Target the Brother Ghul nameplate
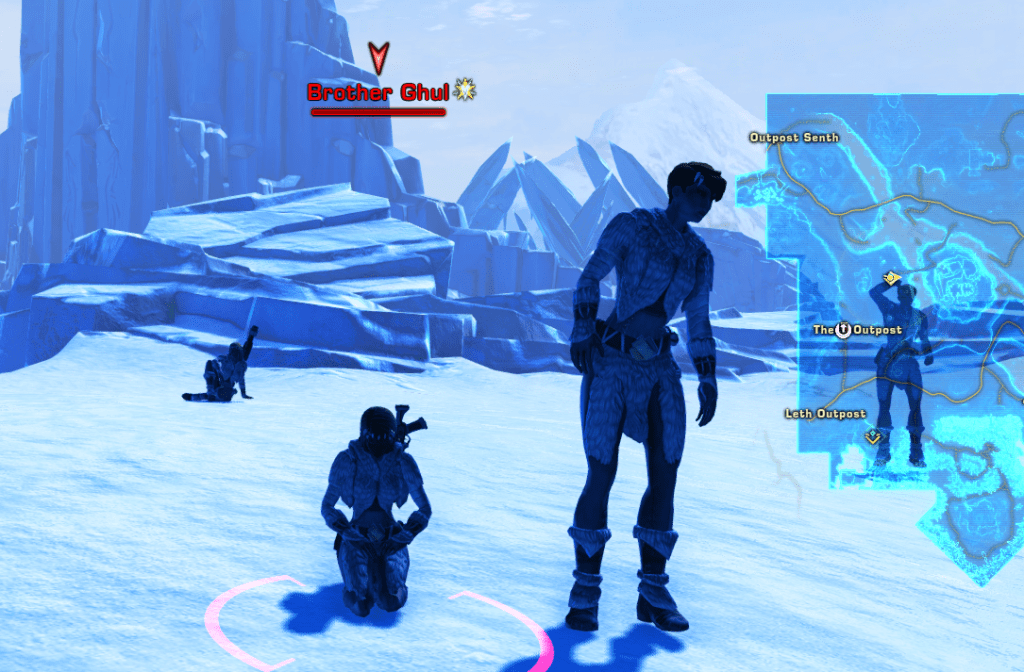The height and width of the screenshot is (672, 1024). 378,93
